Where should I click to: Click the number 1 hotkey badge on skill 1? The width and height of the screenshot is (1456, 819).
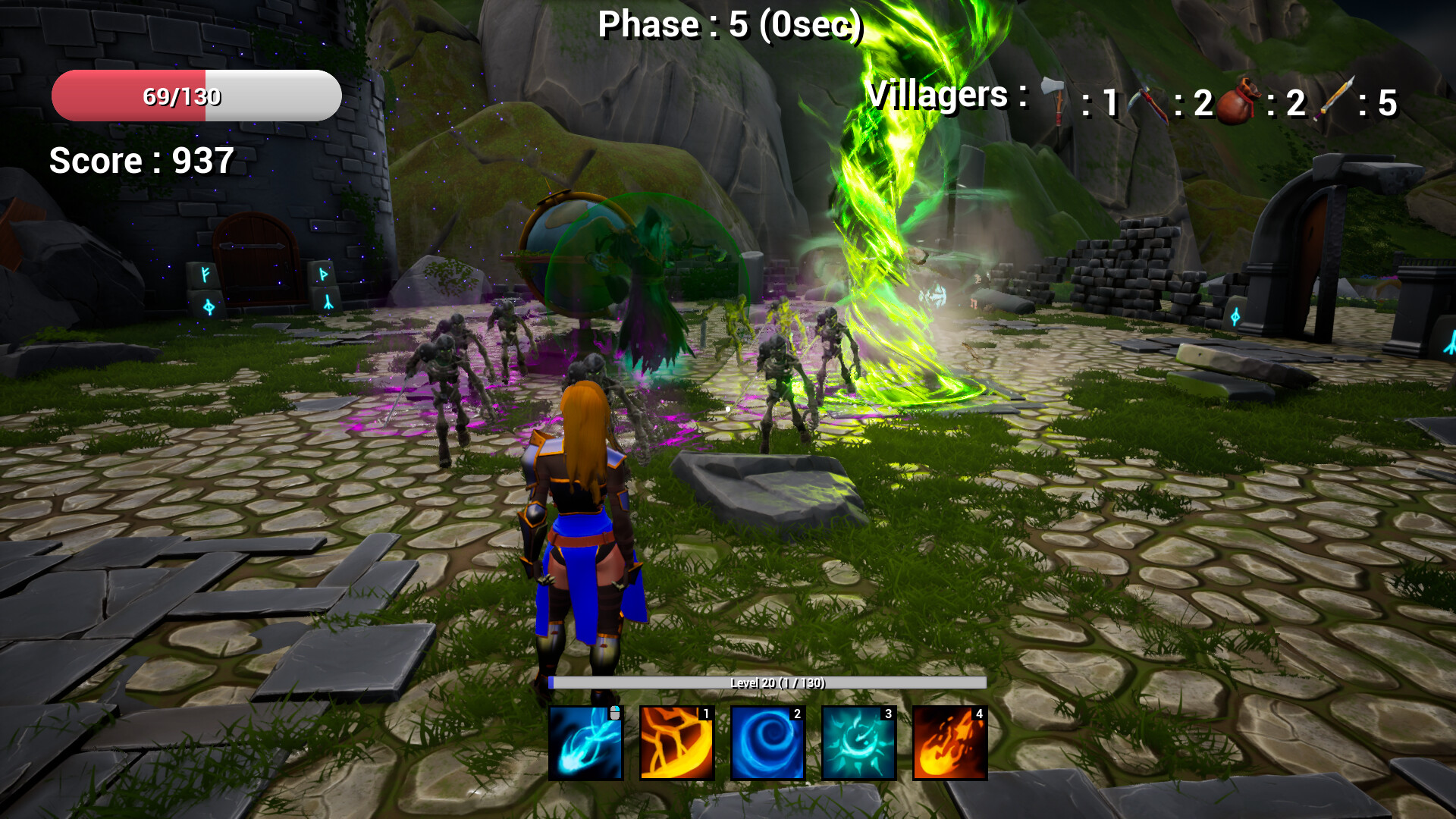coord(705,714)
